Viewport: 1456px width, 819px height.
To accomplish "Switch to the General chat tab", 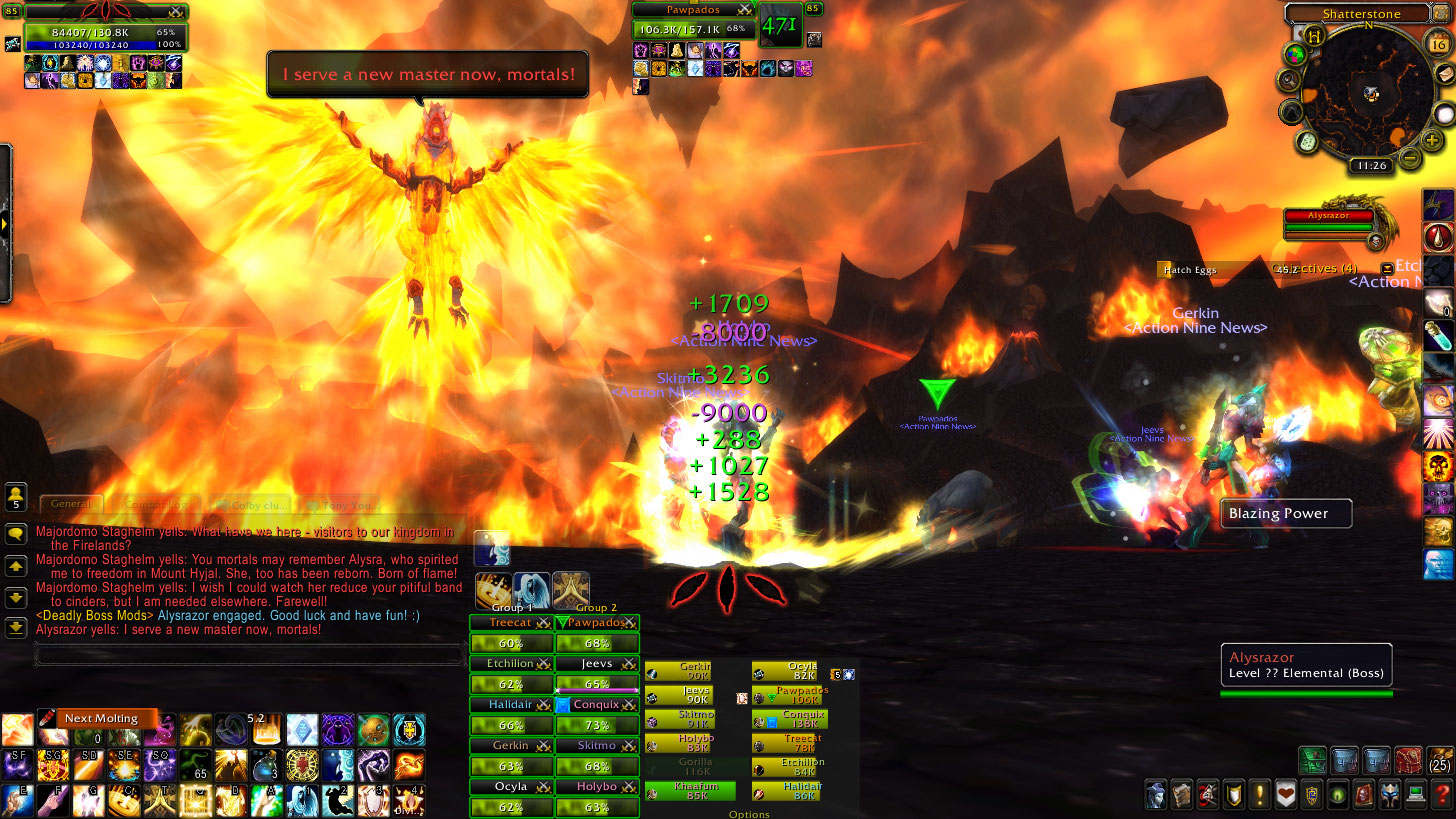I will pyautogui.click(x=71, y=505).
